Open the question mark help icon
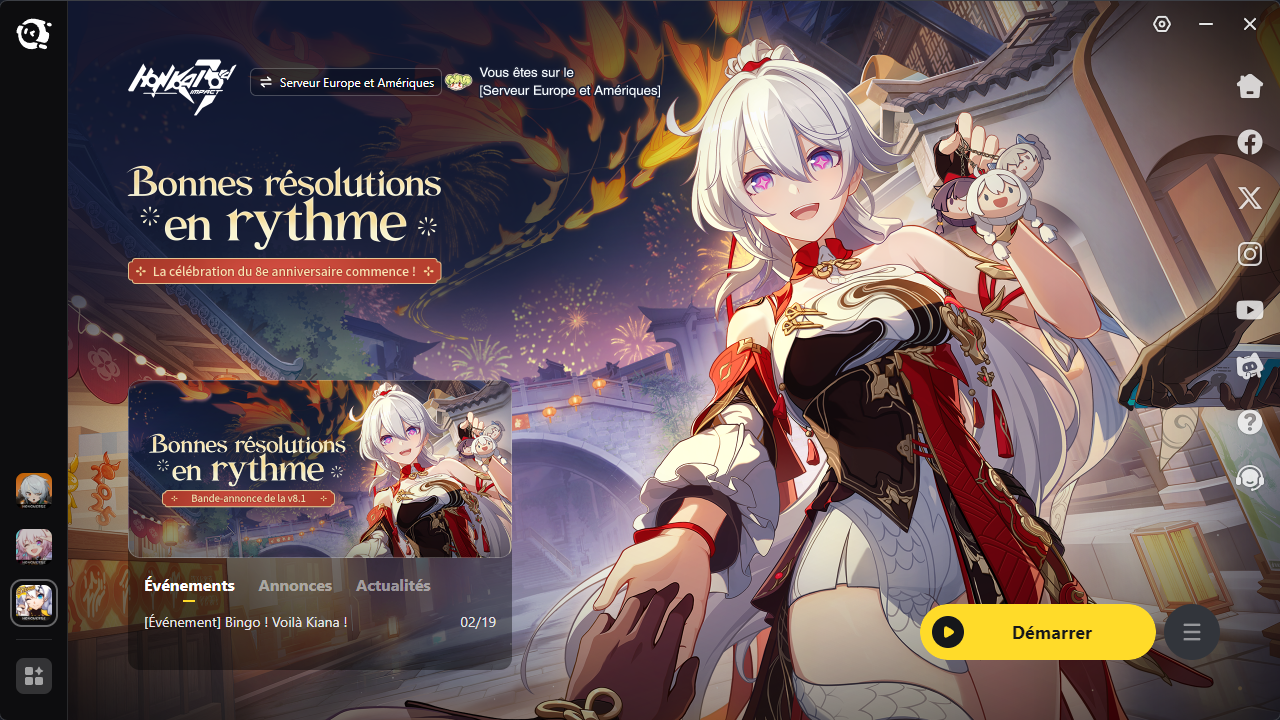 coord(1250,422)
